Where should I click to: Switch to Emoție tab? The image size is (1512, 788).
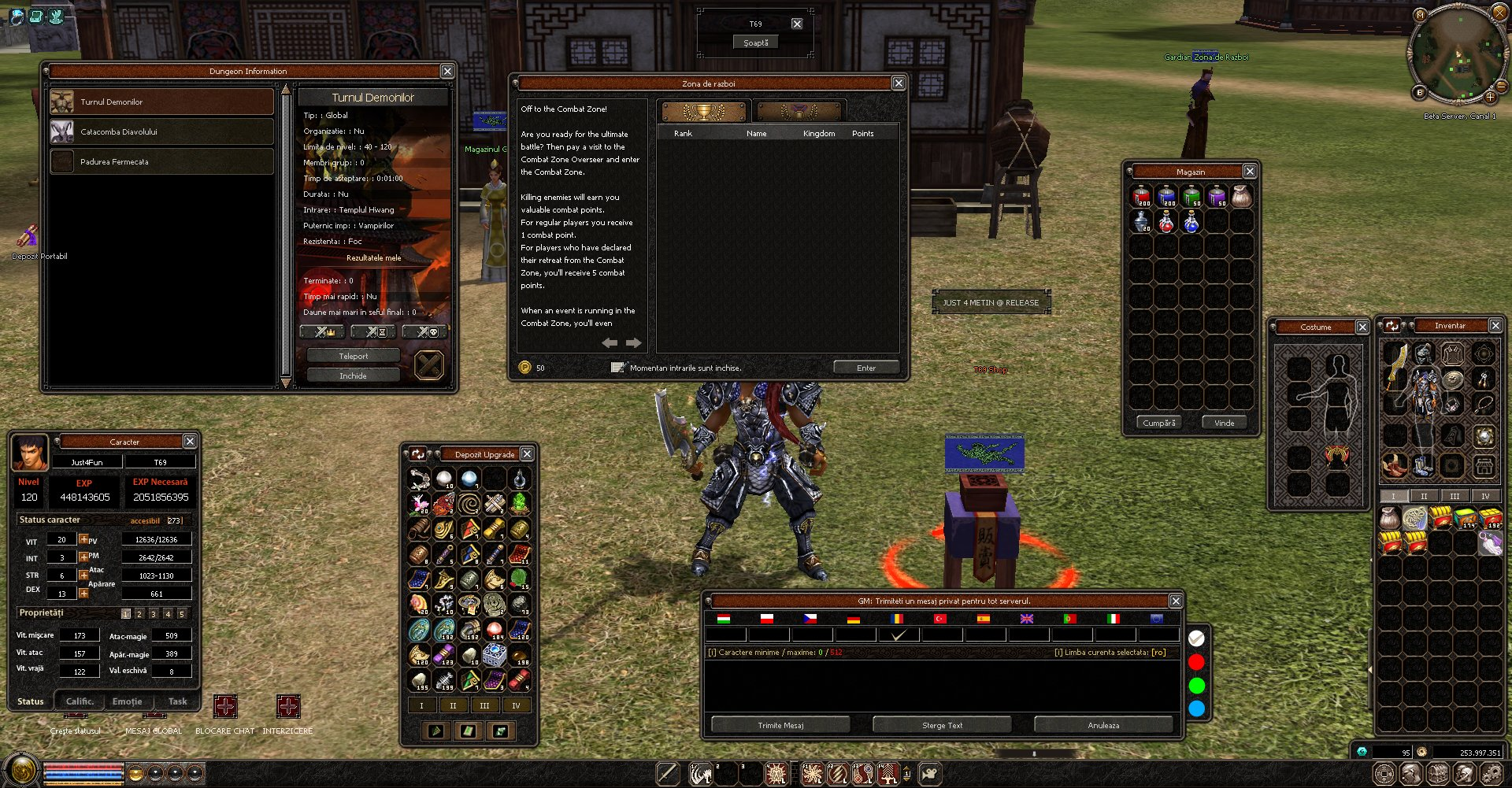pyautogui.click(x=127, y=701)
